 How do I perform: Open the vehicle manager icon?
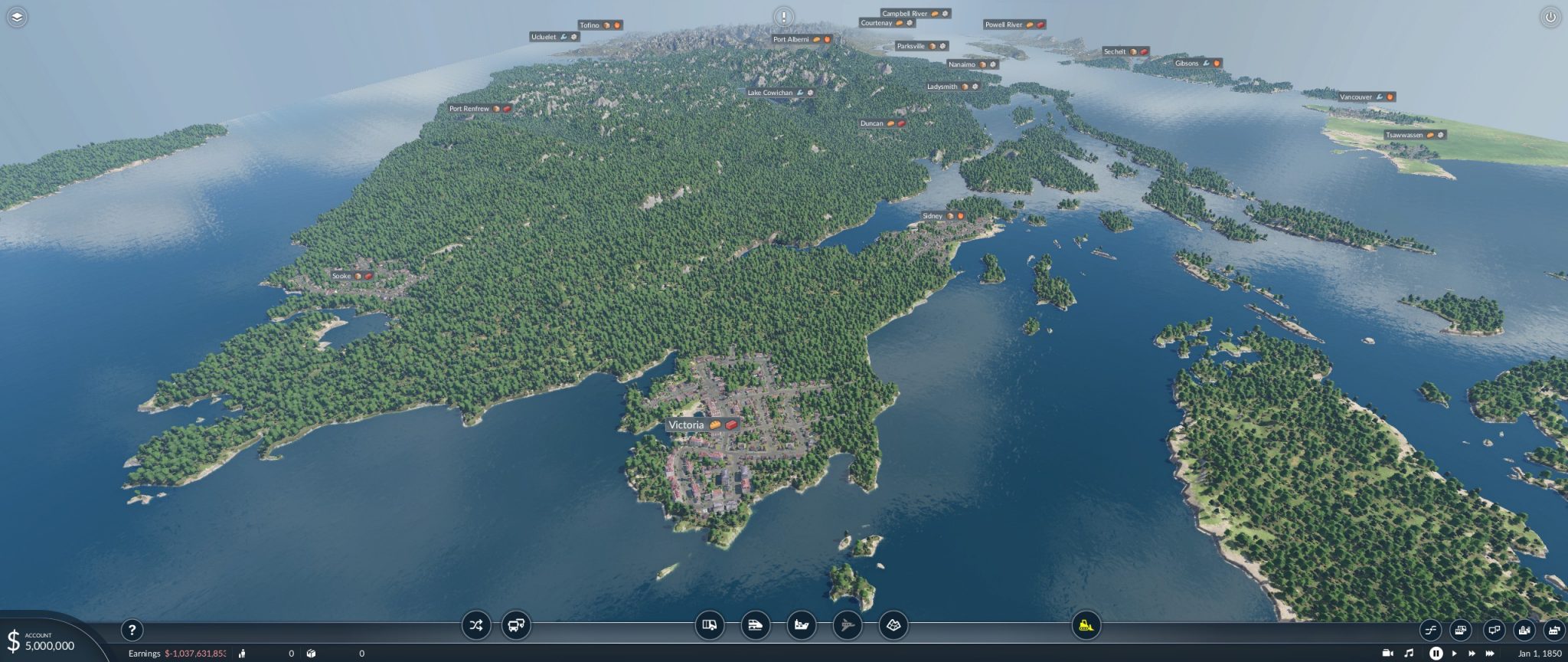[x=1461, y=630]
